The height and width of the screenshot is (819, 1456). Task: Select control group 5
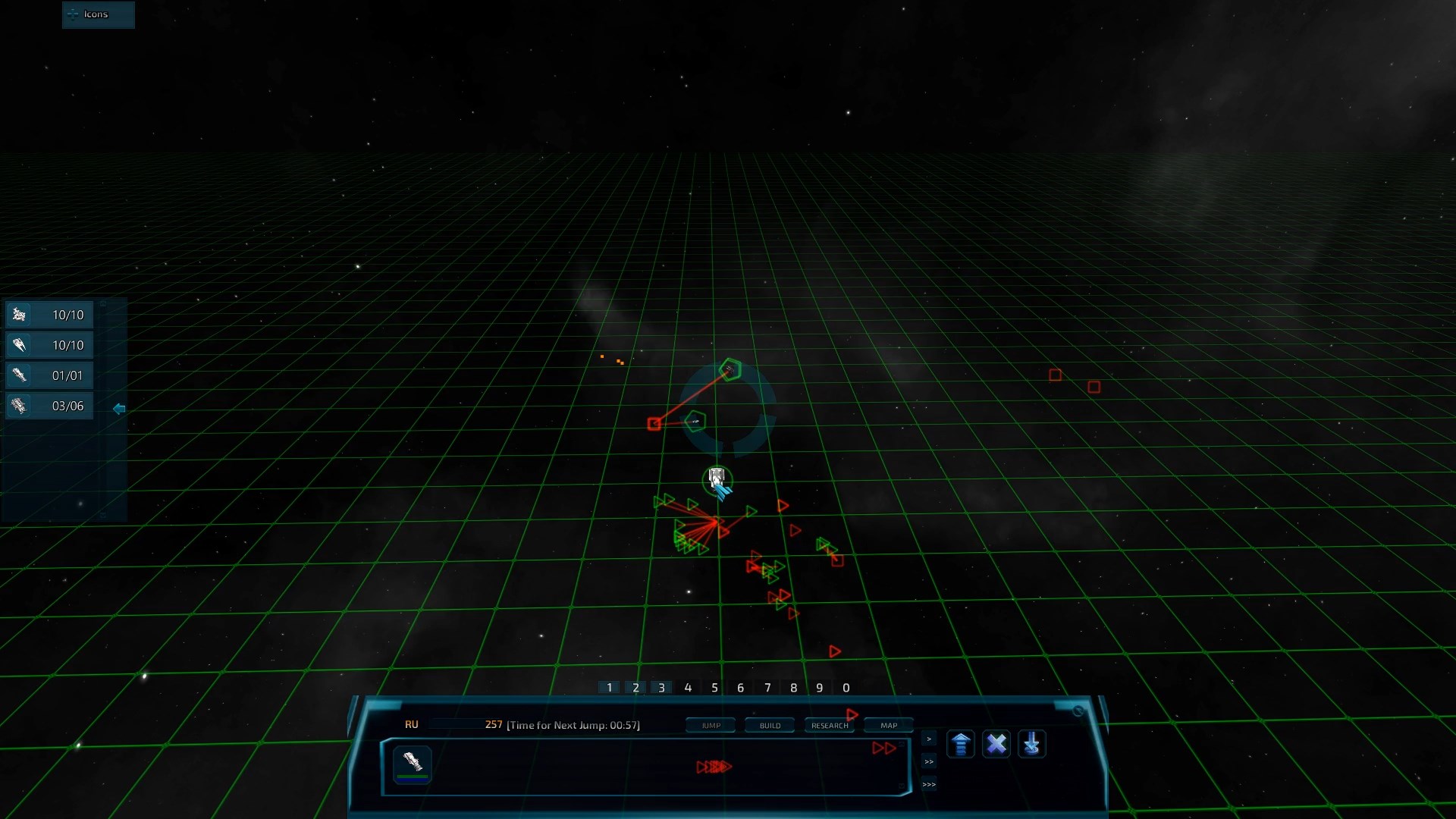[x=714, y=688]
